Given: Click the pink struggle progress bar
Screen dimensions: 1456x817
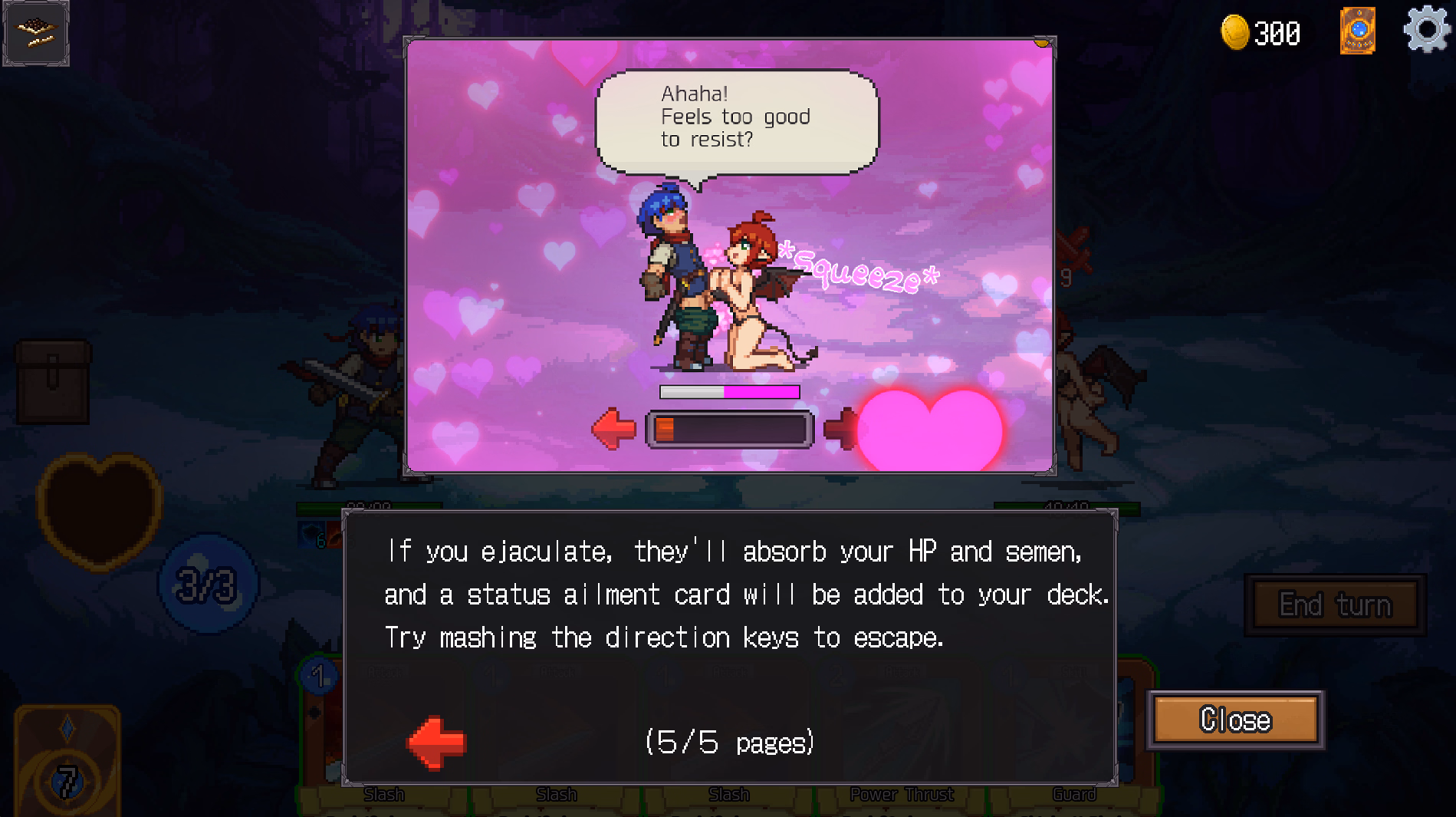Looking at the screenshot, I should (x=728, y=392).
